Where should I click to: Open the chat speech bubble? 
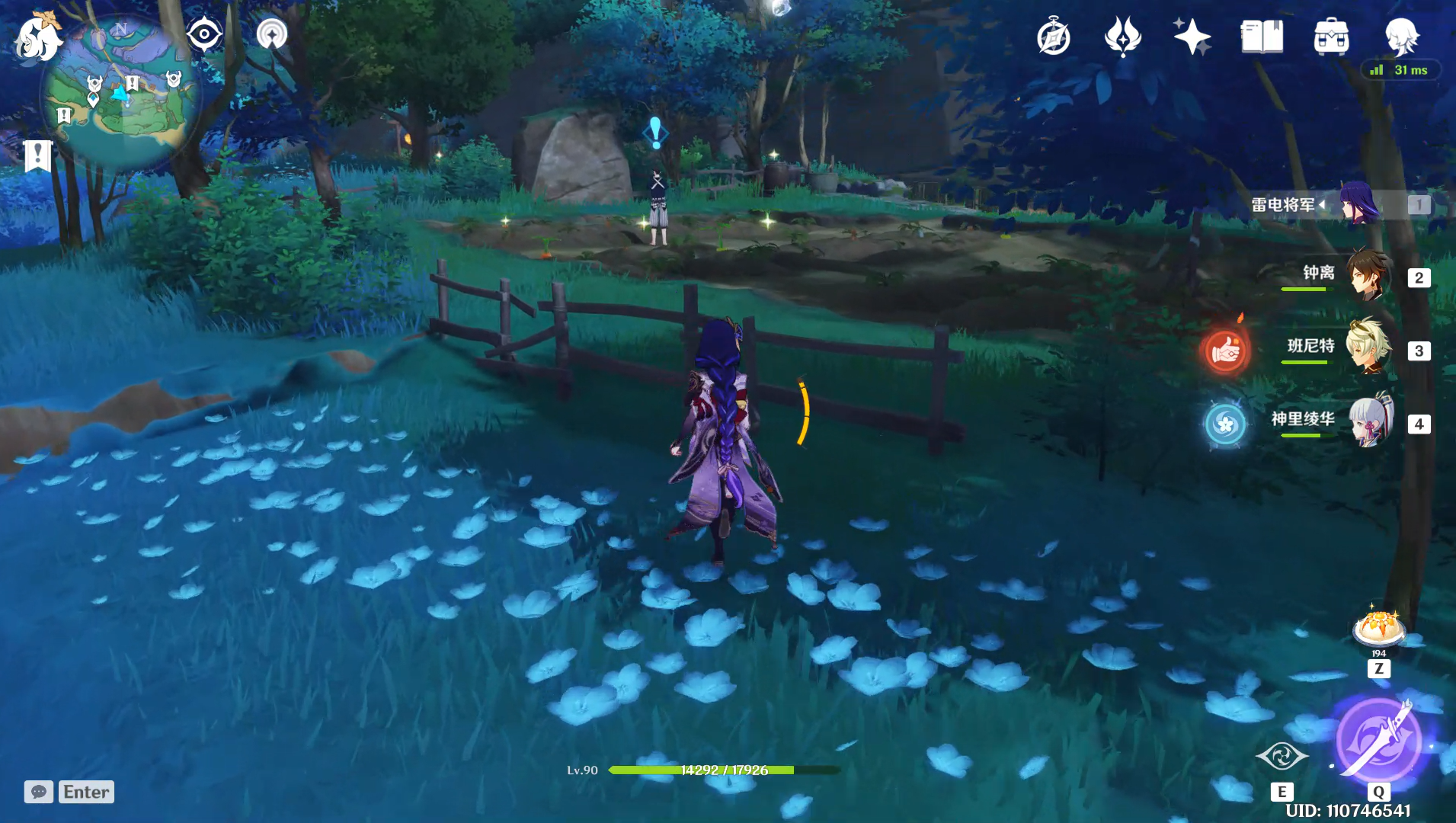39,792
